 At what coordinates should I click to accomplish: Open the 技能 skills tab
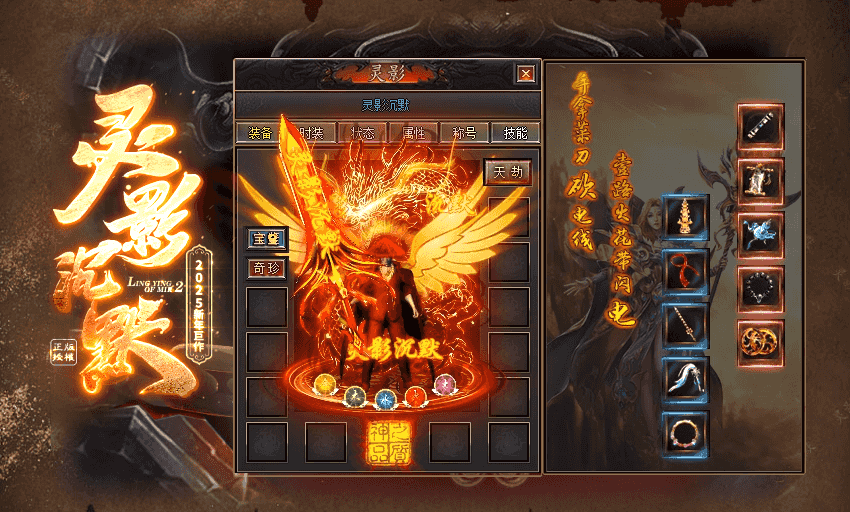coord(516,133)
